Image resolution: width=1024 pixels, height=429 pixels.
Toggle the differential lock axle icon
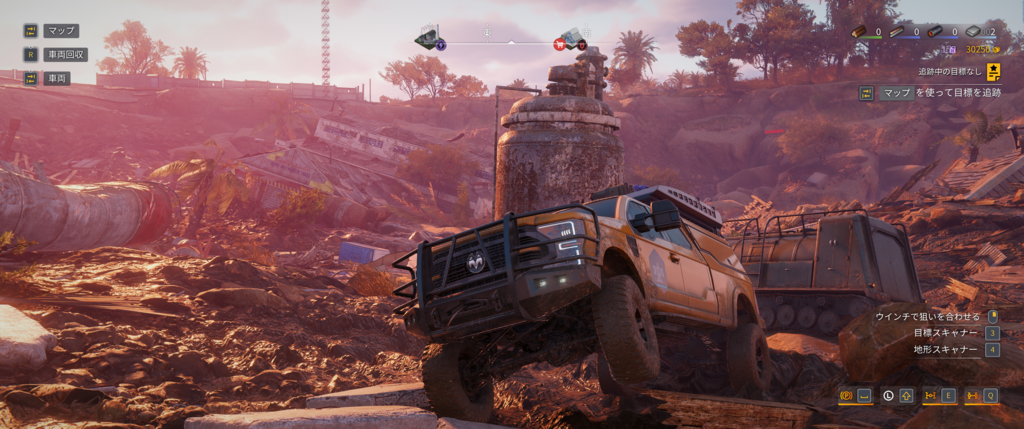point(930,396)
